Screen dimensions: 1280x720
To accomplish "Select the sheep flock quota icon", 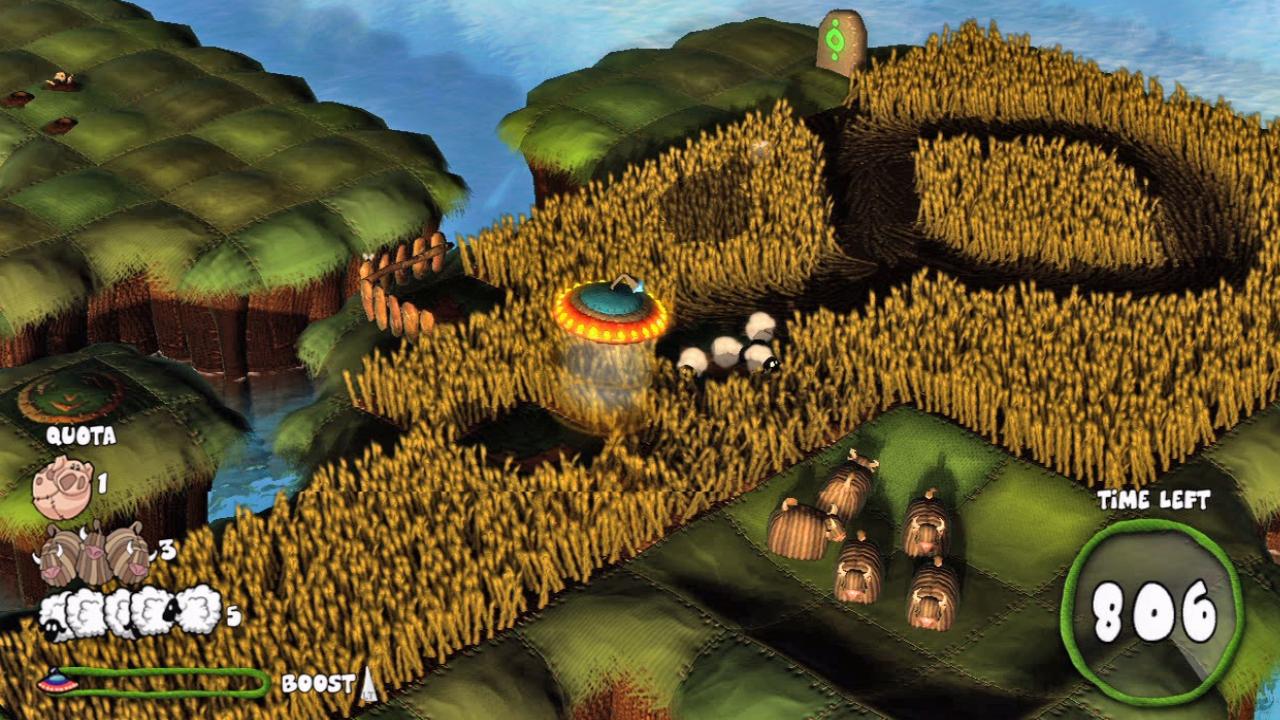I will click(x=130, y=608).
